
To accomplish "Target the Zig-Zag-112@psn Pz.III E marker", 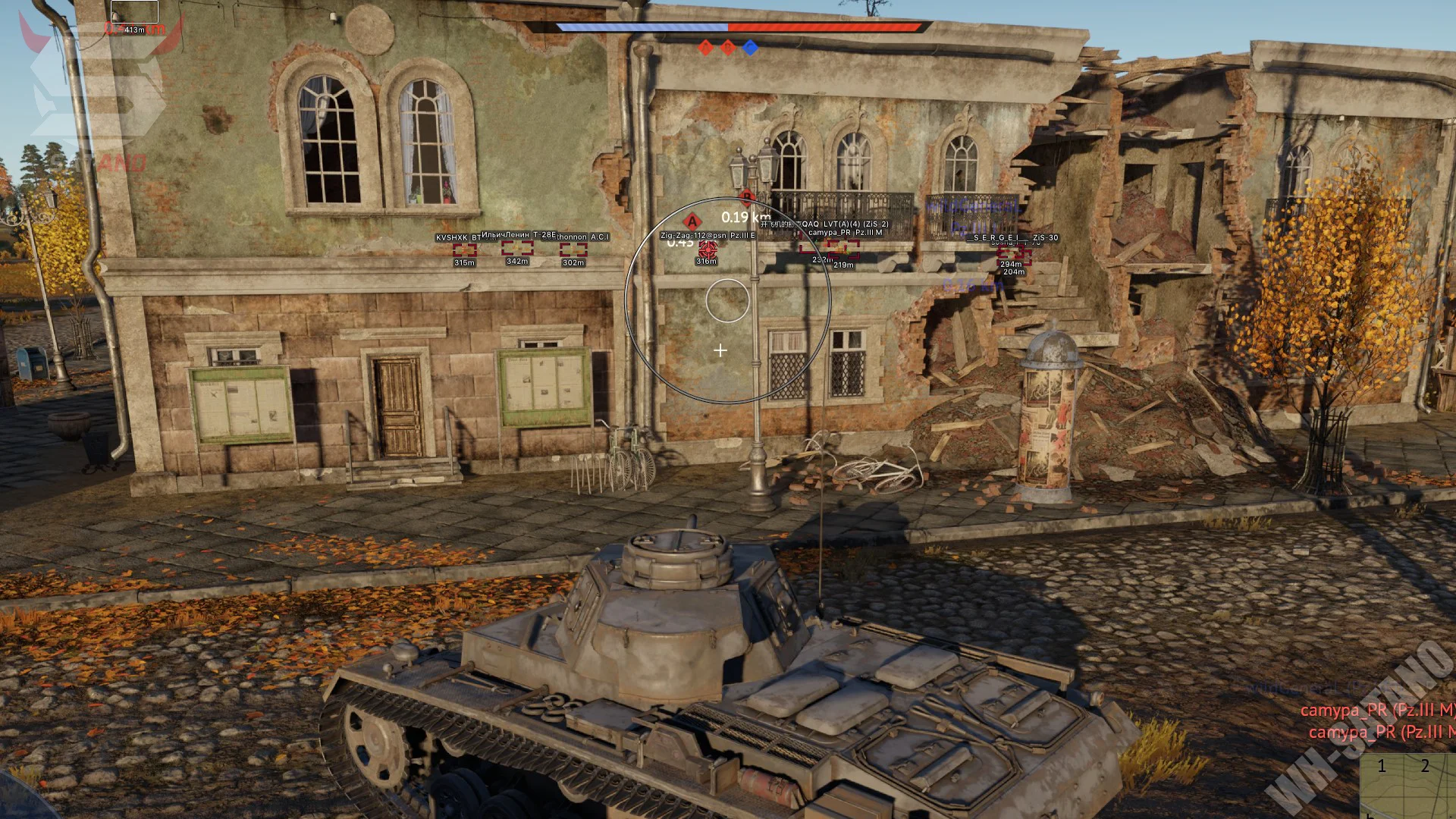I will pyautogui.click(x=708, y=248).
